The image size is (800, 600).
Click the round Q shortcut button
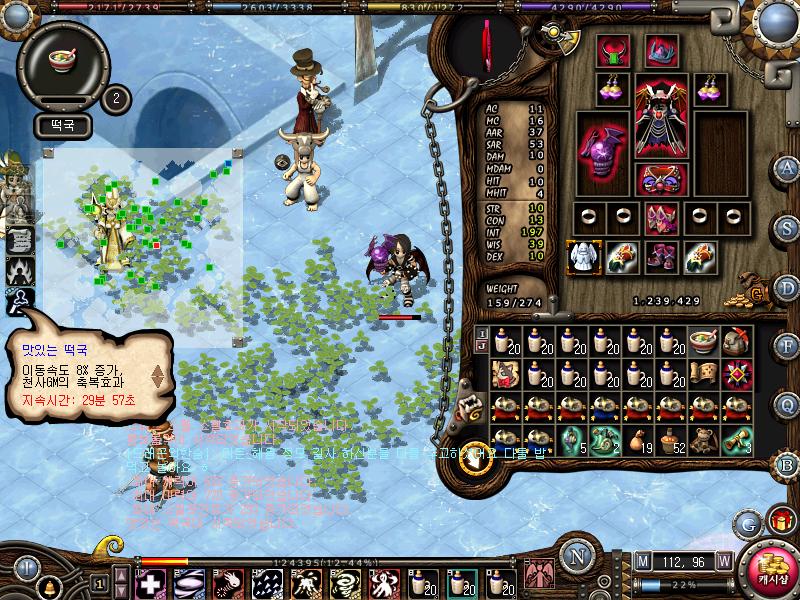click(x=788, y=404)
